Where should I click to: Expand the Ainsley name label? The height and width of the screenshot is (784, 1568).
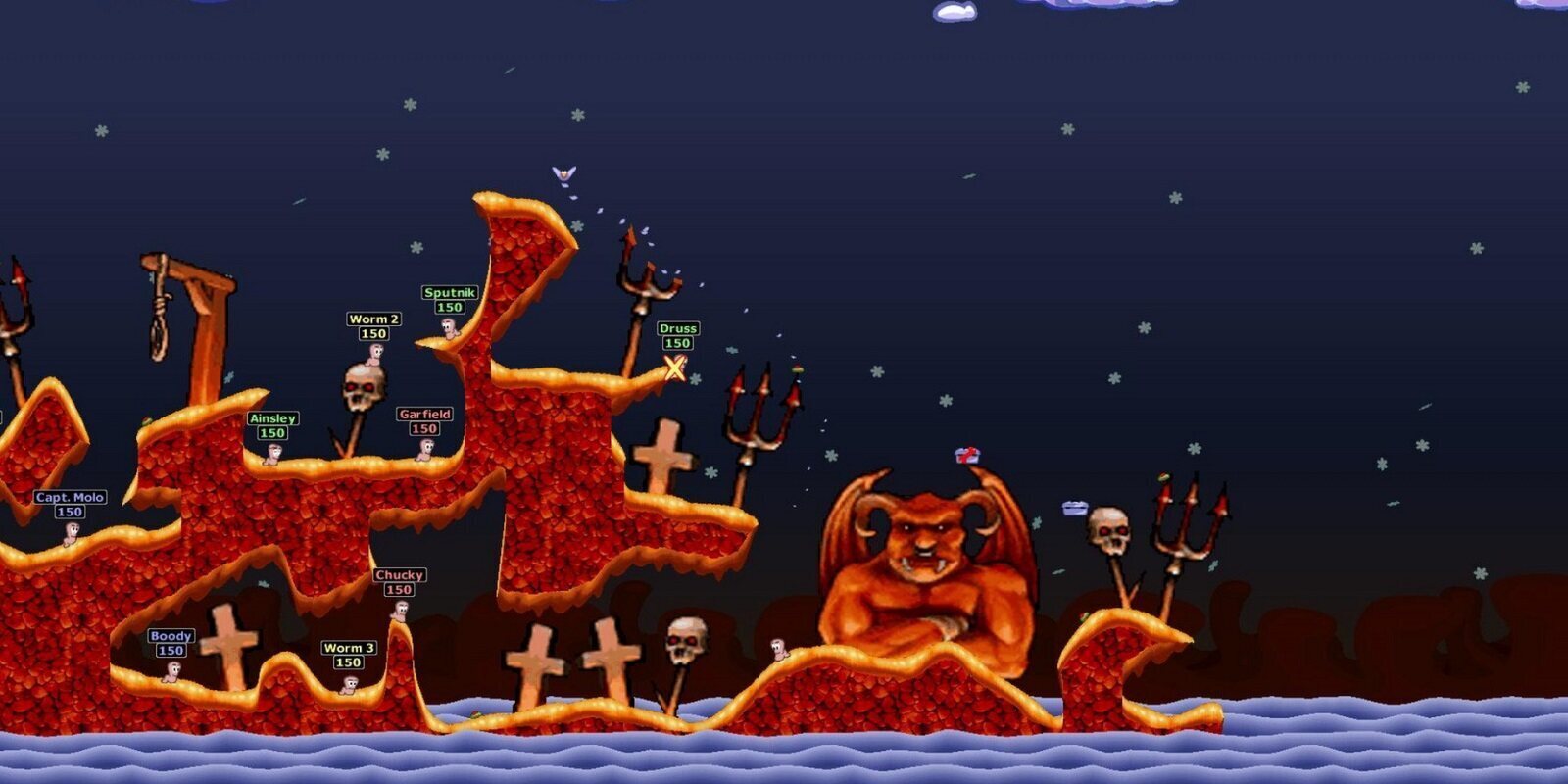pos(273,416)
